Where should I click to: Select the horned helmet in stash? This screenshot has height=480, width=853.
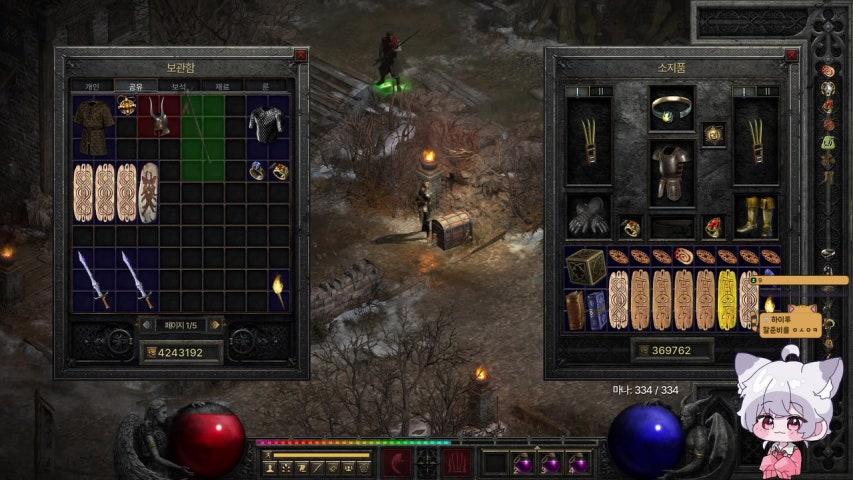159,117
